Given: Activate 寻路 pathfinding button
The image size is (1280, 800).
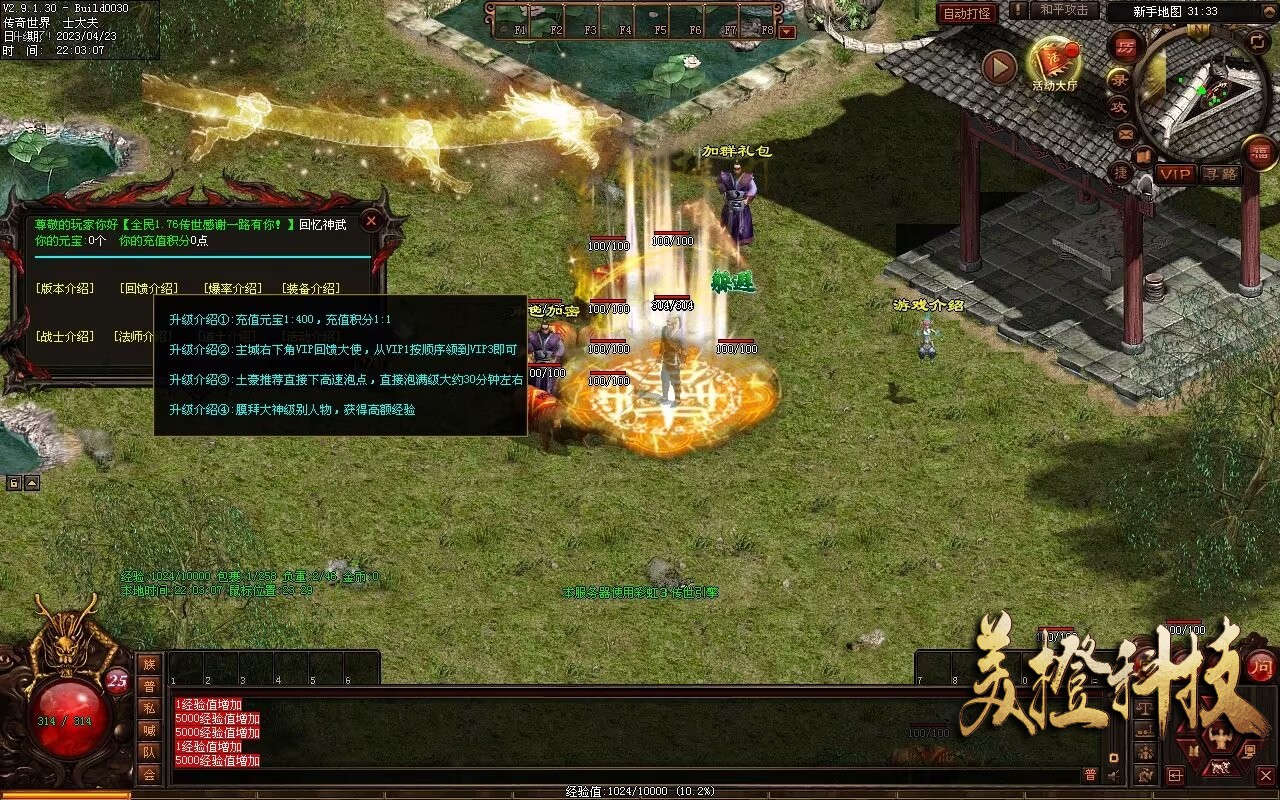Looking at the screenshot, I should 1220,174.
